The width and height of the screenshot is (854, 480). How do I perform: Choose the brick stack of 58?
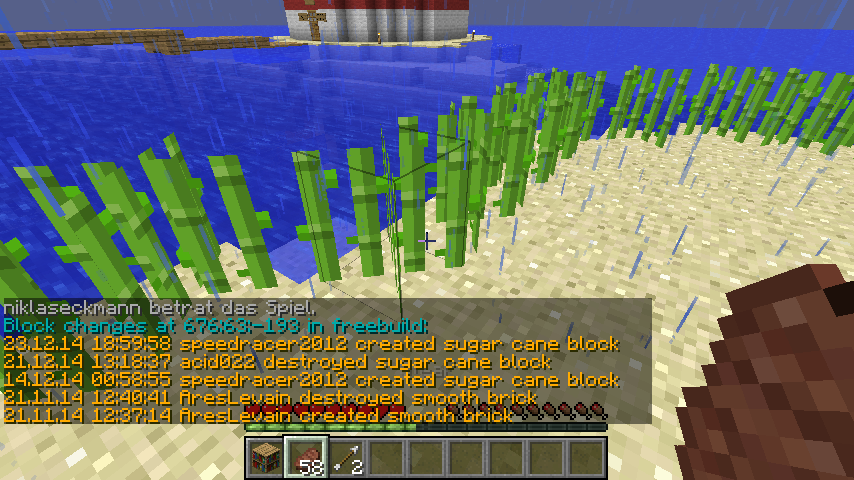(305, 457)
